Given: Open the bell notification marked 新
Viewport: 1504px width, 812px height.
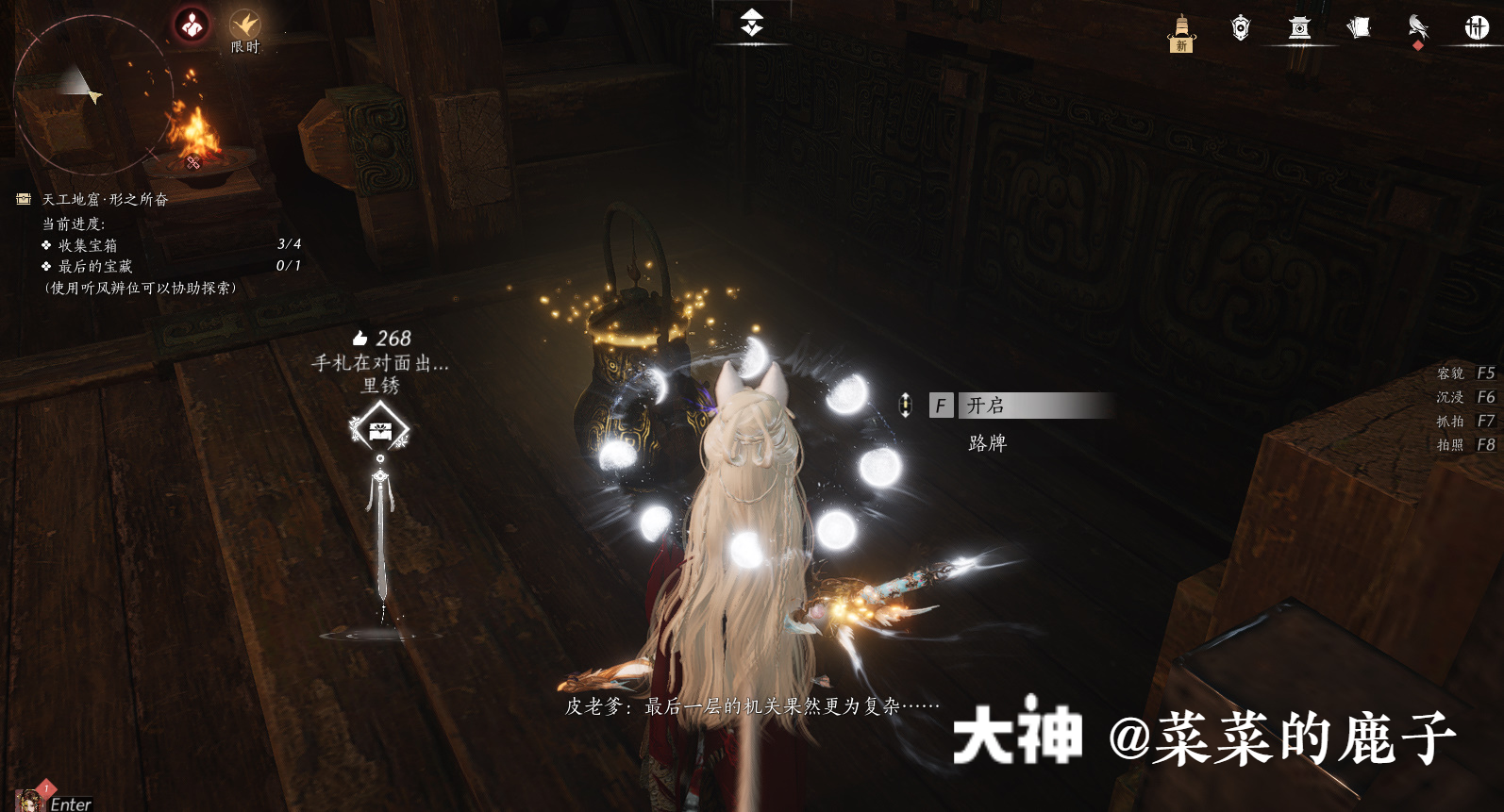Looking at the screenshot, I should point(1181,28).
